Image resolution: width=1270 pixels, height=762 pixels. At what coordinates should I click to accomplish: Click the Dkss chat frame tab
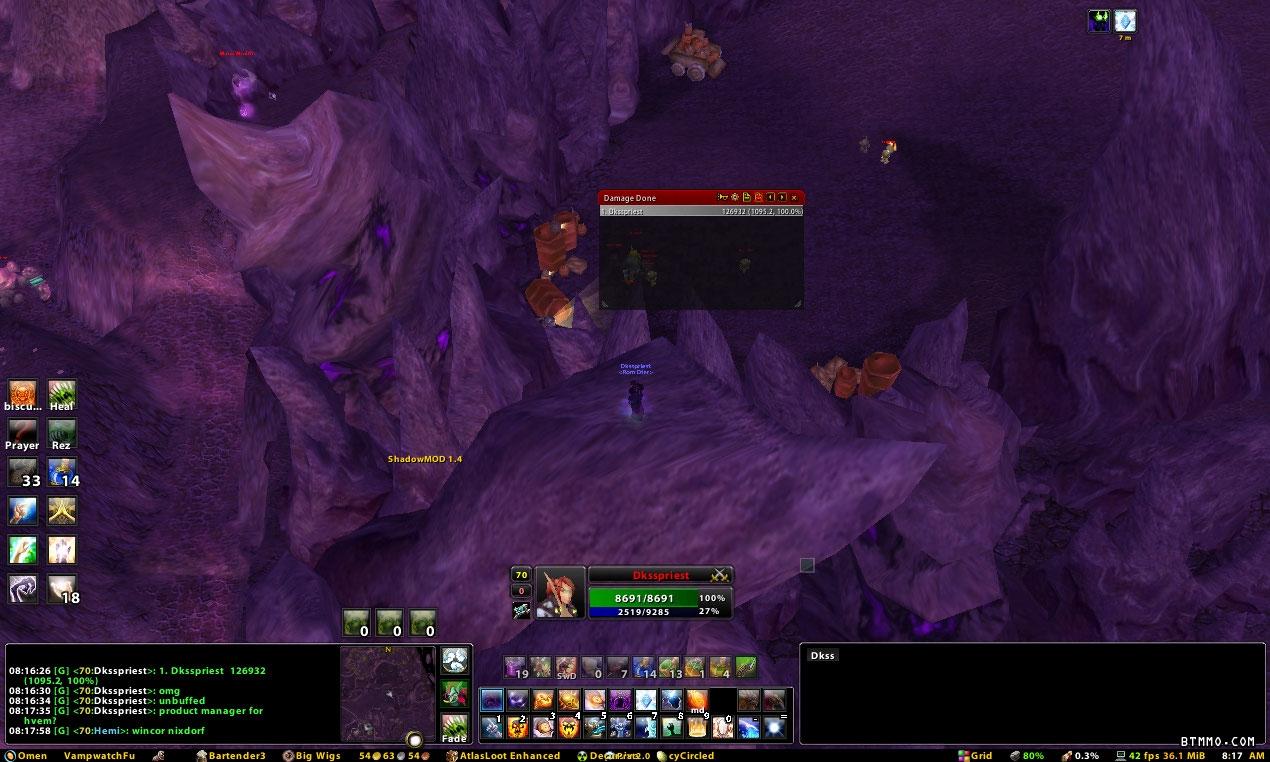823,655
